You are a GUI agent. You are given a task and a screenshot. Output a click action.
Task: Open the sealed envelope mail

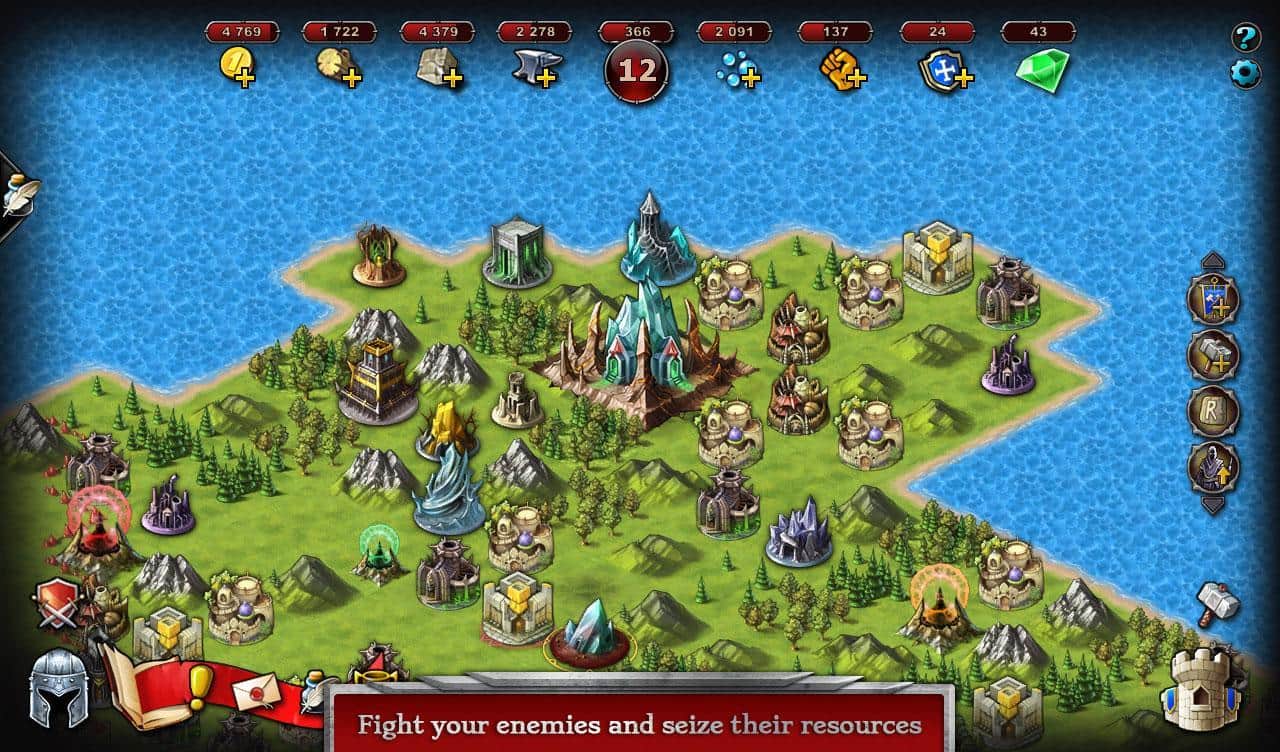(254, 690)
